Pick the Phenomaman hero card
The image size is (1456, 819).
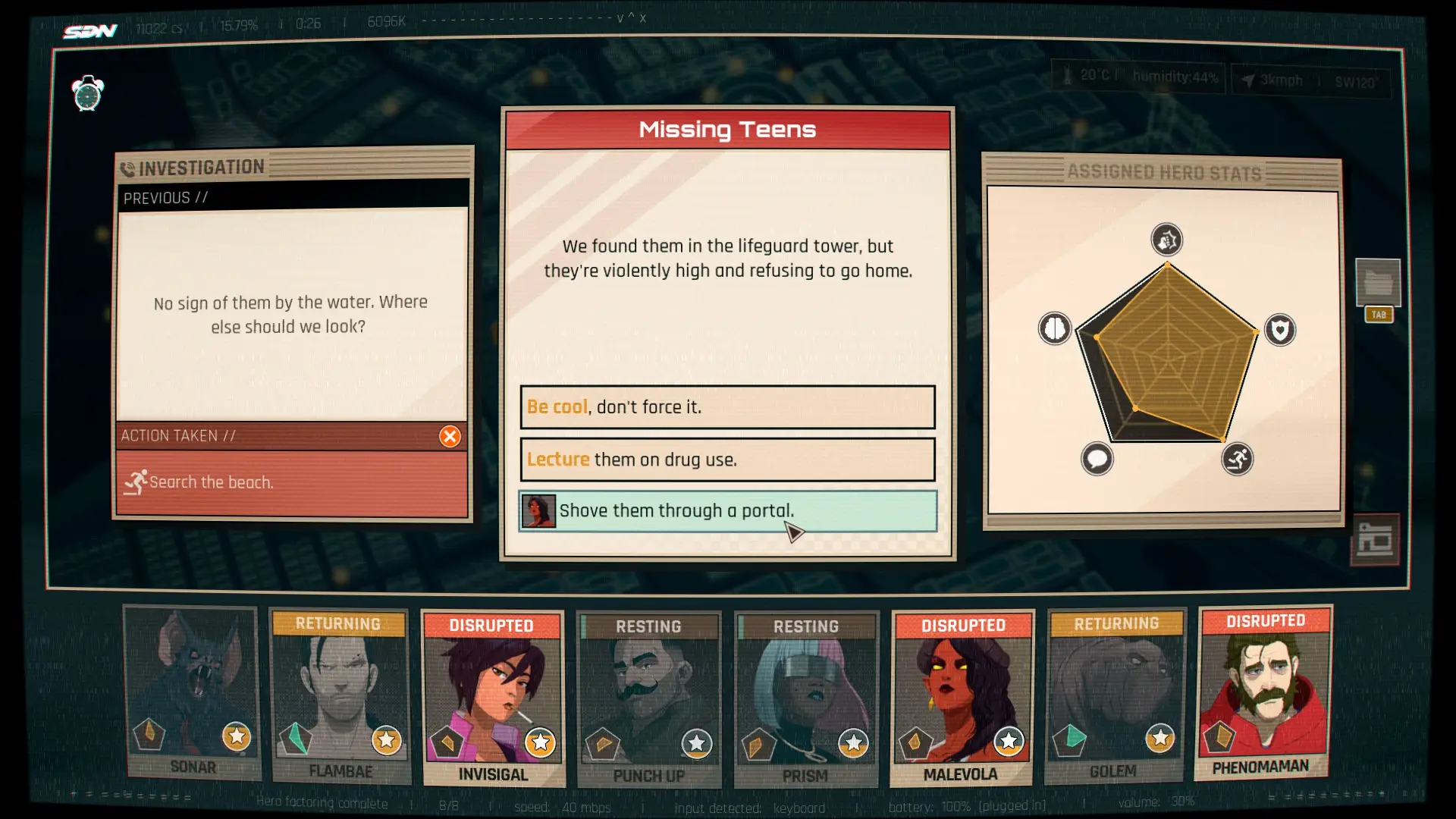[1263, 693]
